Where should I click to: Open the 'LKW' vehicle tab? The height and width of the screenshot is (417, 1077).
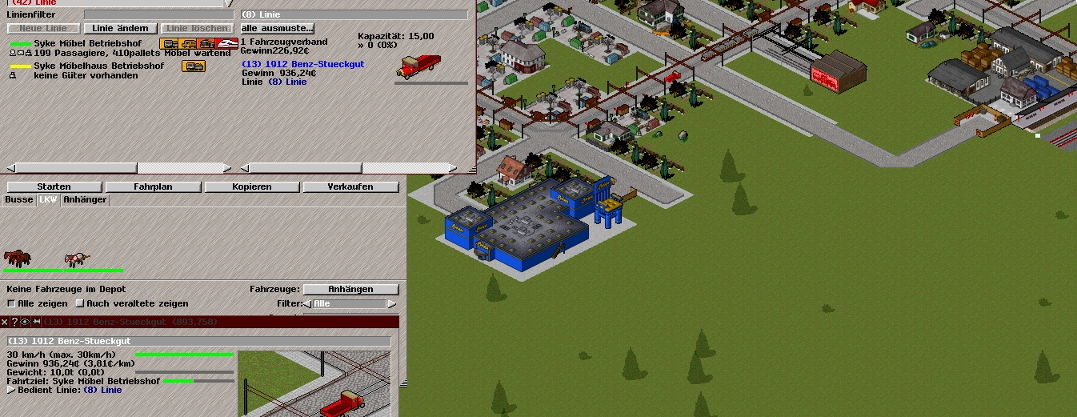48,200
